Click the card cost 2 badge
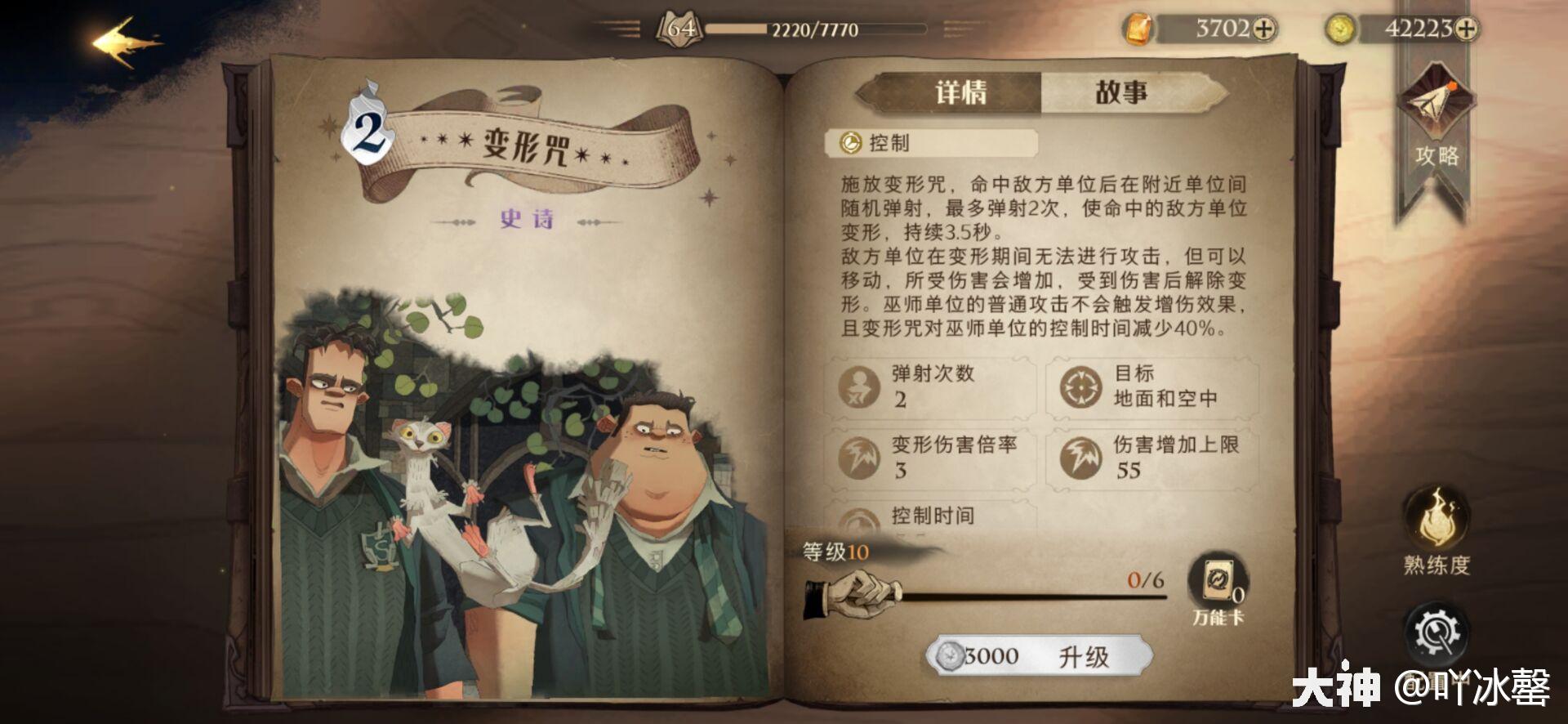This screenshot has width=1568, height=724. click(x=369, y=127)
